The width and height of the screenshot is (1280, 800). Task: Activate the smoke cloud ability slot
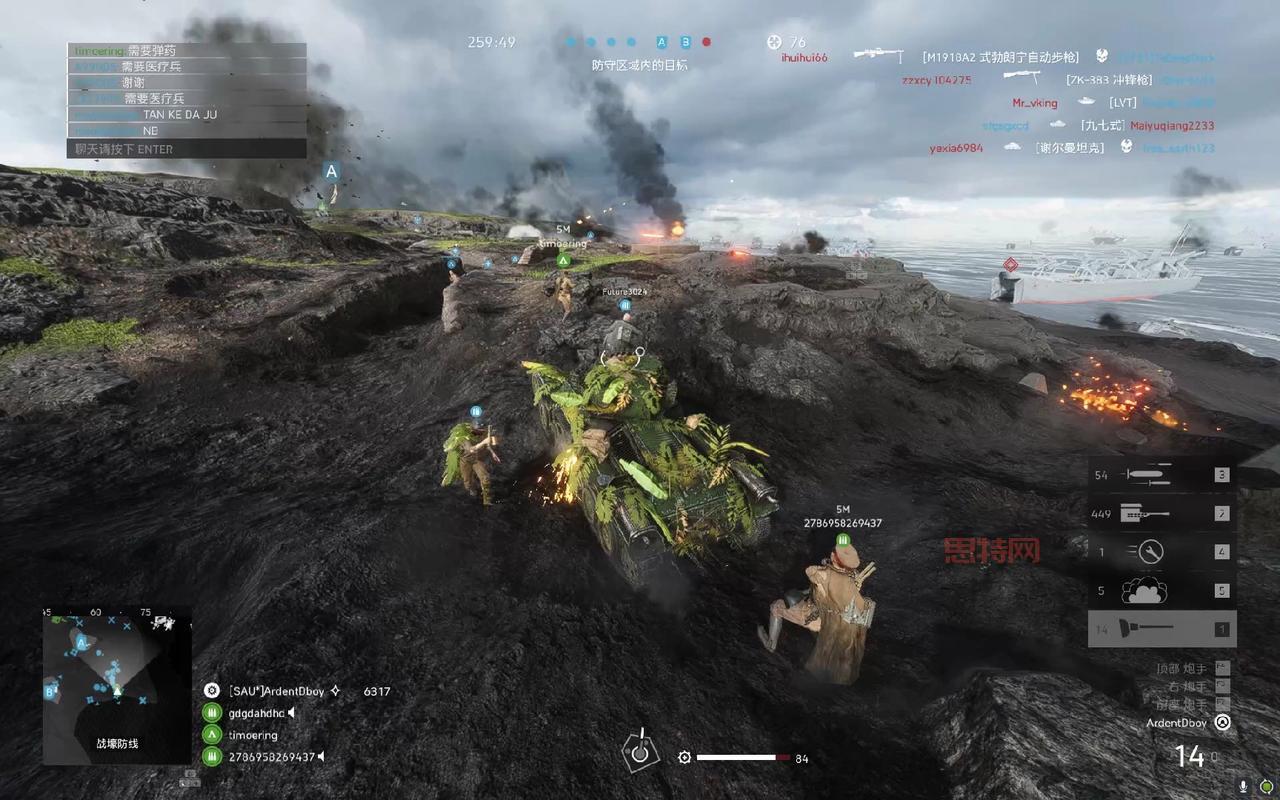click(1162, 590)
